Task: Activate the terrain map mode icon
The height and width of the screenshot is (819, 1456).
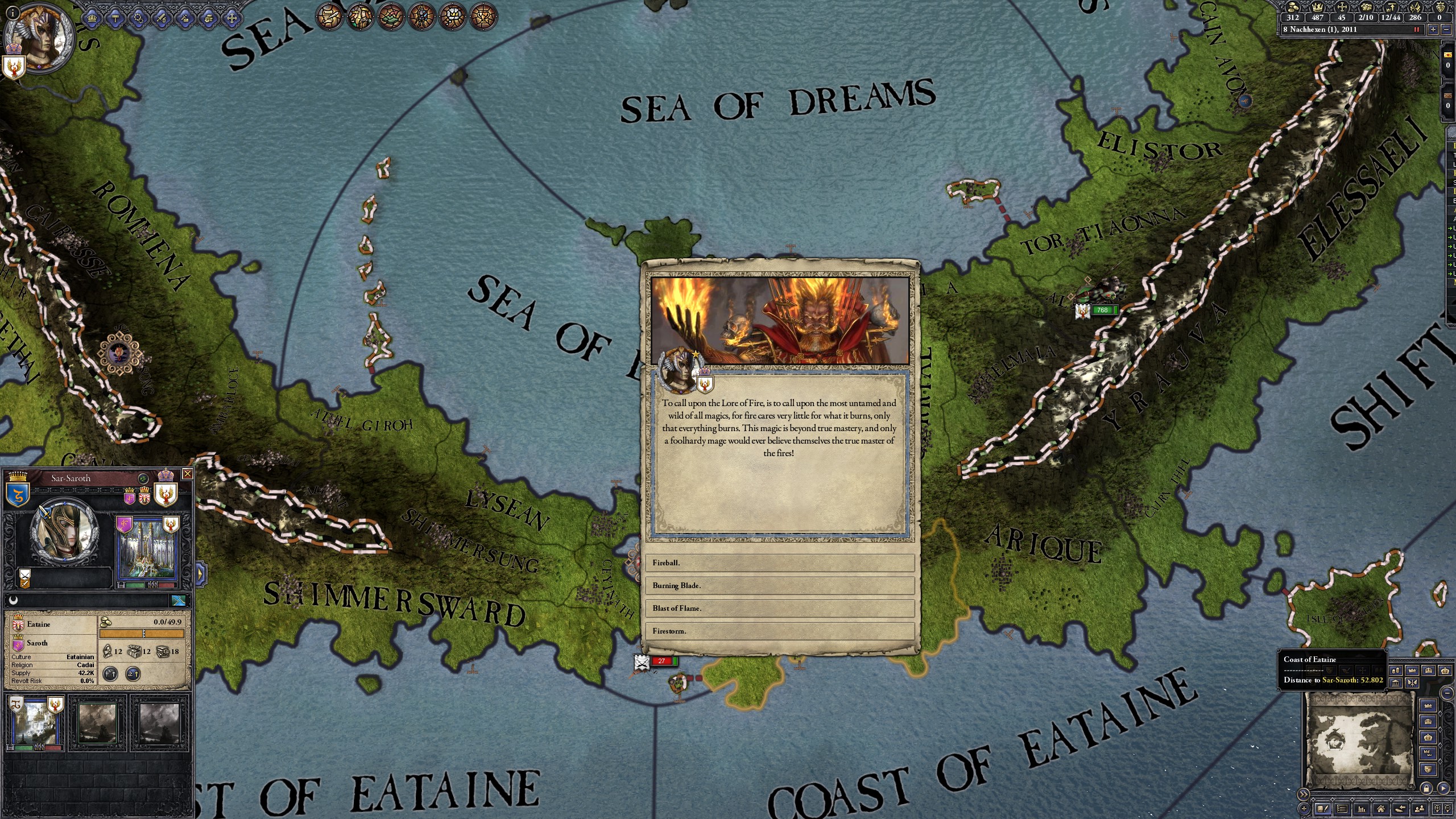Action: pos(391,16)
